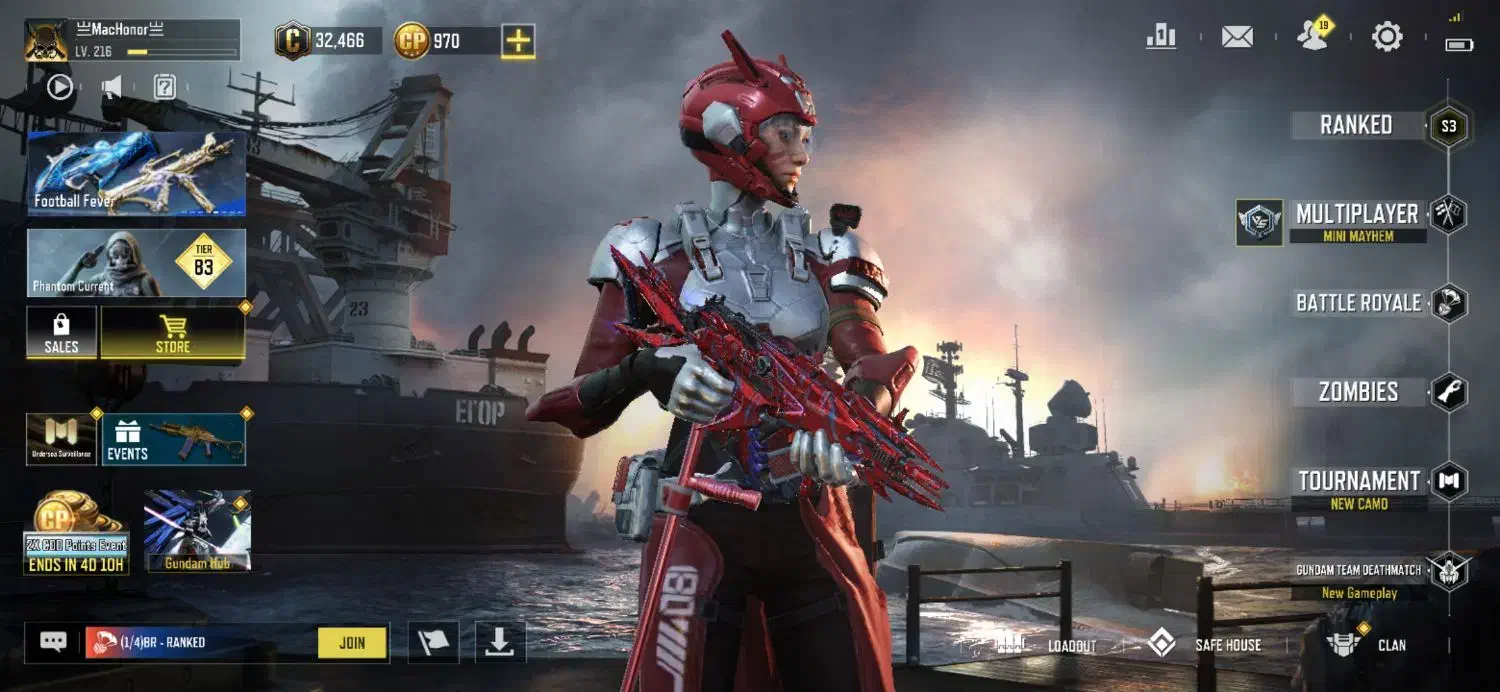1500x692 pixels.
Task: Open the Settings gear icon
Action: 1387,38
